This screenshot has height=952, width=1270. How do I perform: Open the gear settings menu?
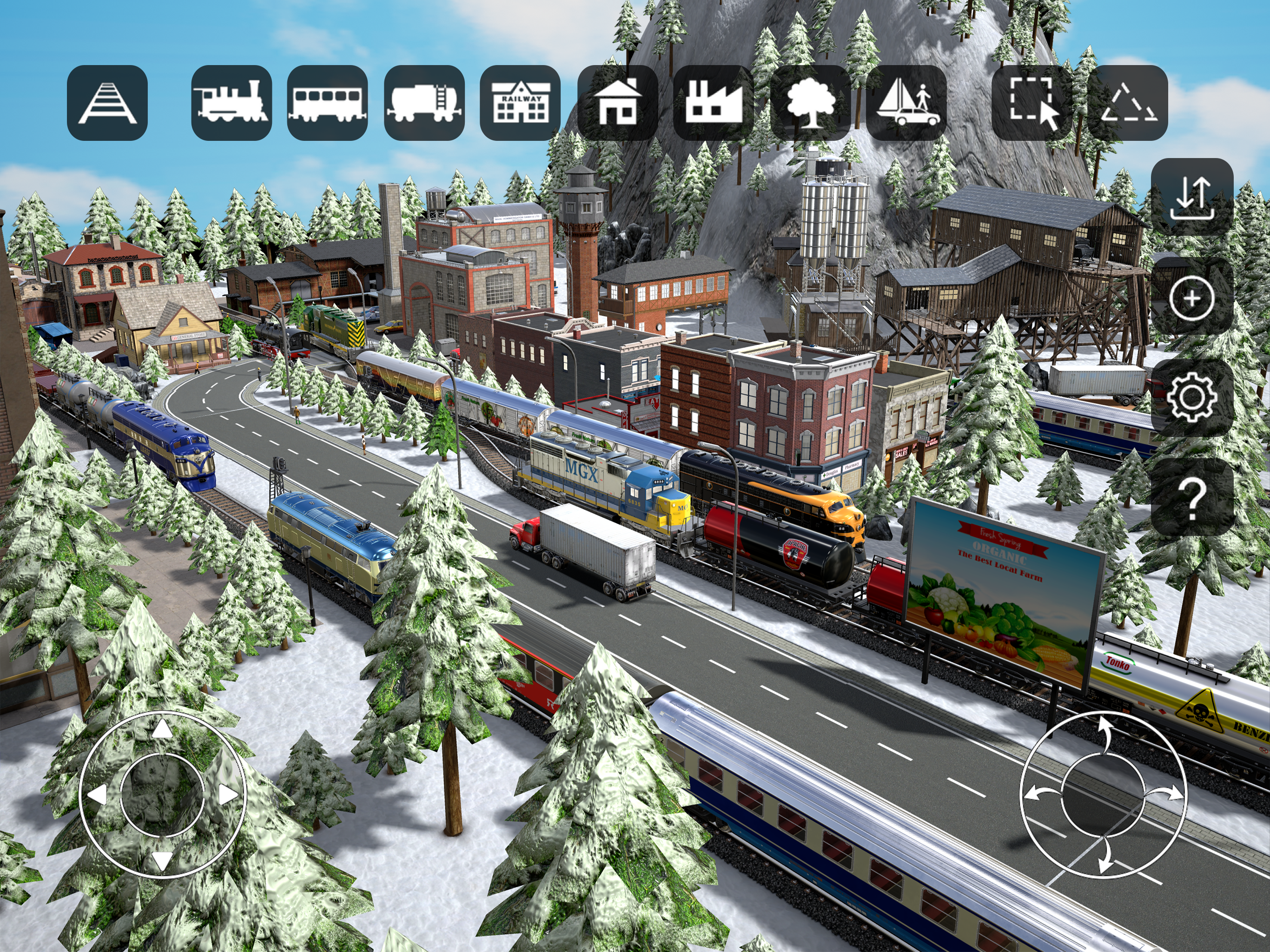tap(1192, 397)
